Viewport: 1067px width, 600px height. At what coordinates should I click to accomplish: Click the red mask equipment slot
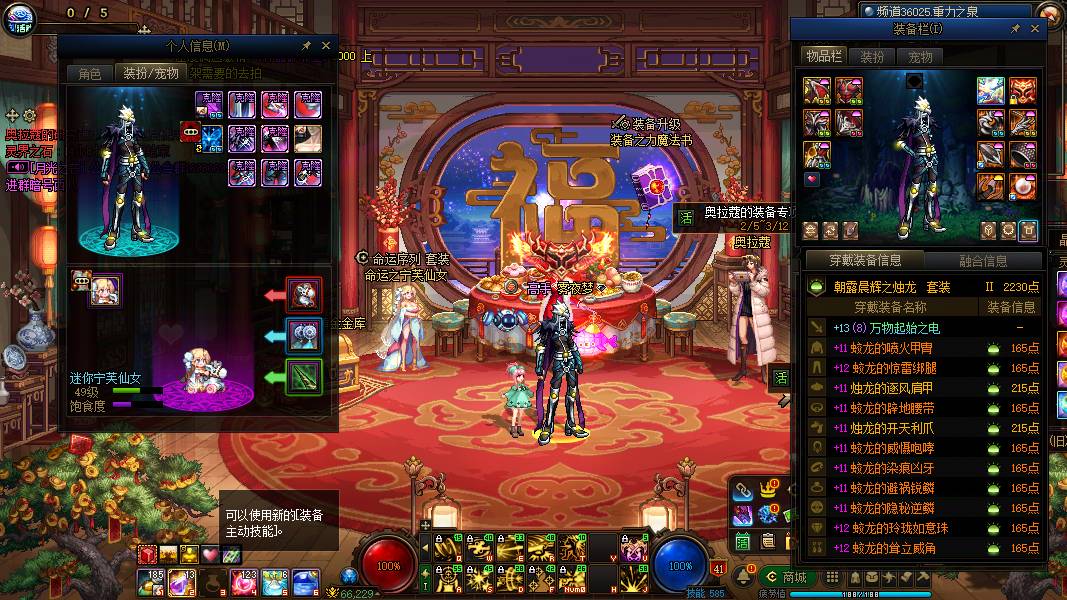(x=1022, y=90)
